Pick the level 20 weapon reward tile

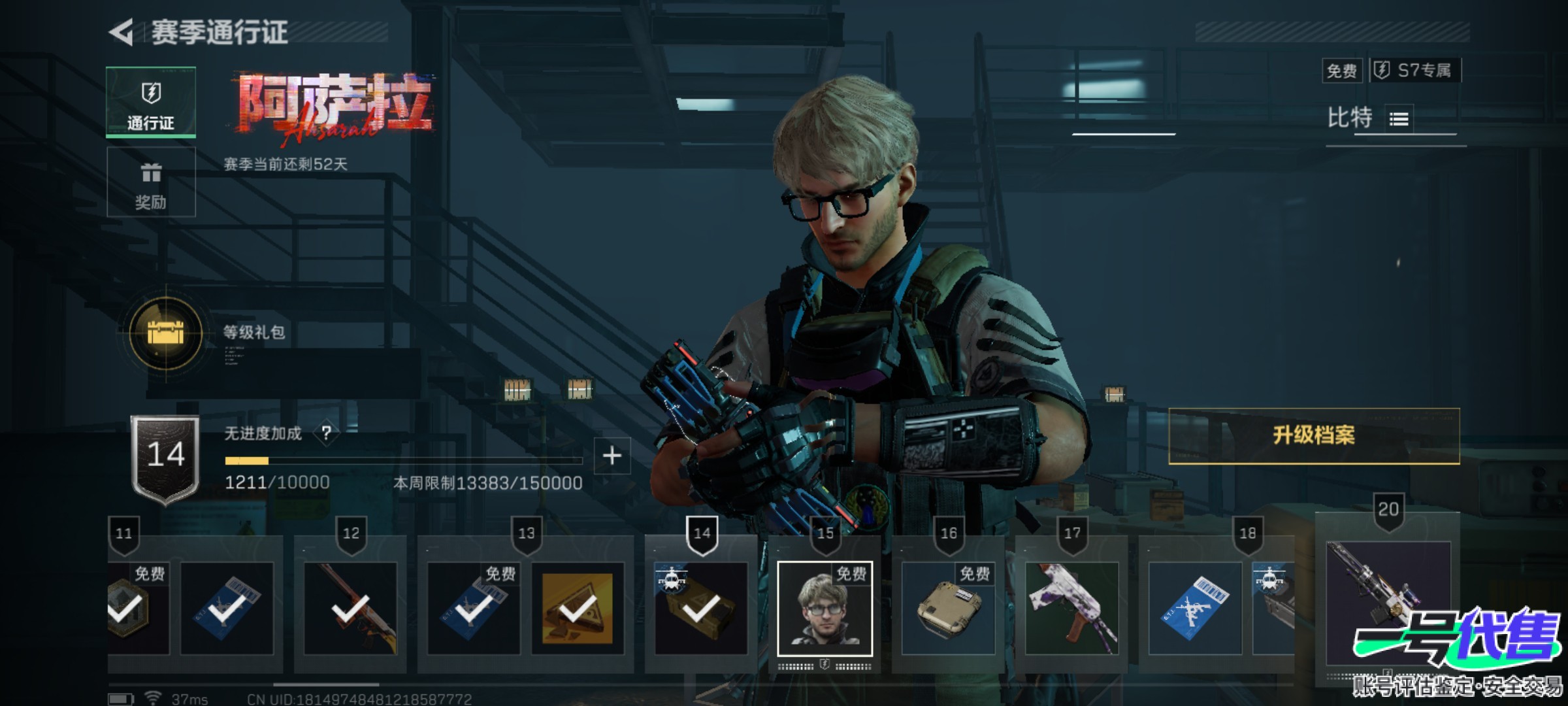[1388, 601]
